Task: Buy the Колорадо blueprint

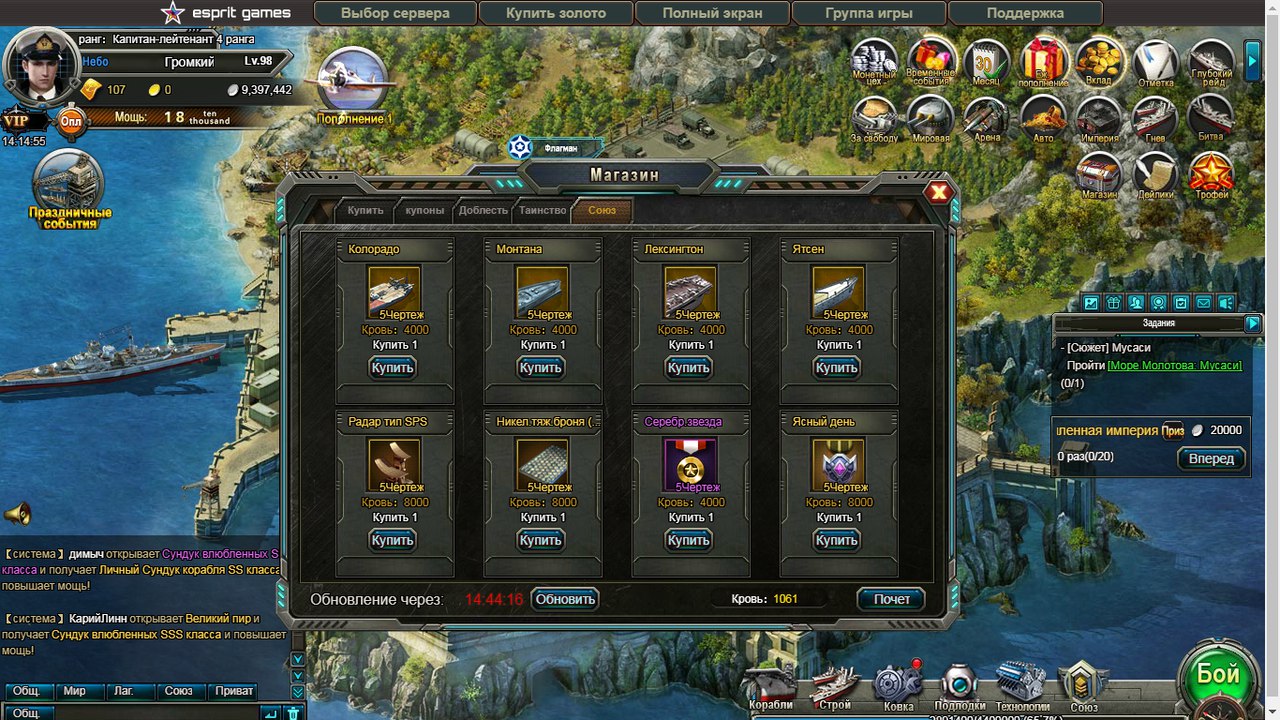Action: (x=392, y=368)
